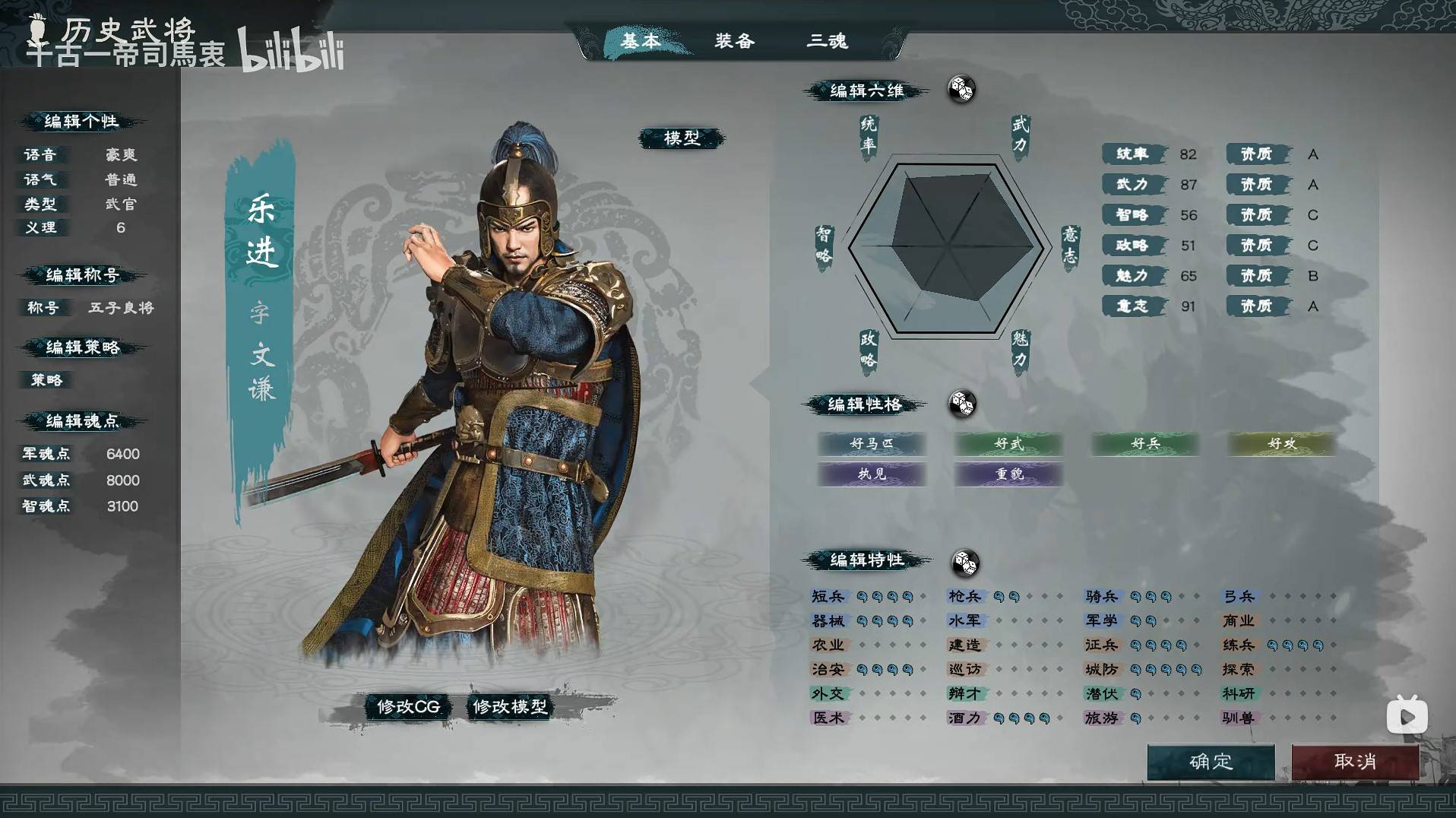Click the 修改模型 button
Screen dimensions: 1456x818
click(510, 705)
